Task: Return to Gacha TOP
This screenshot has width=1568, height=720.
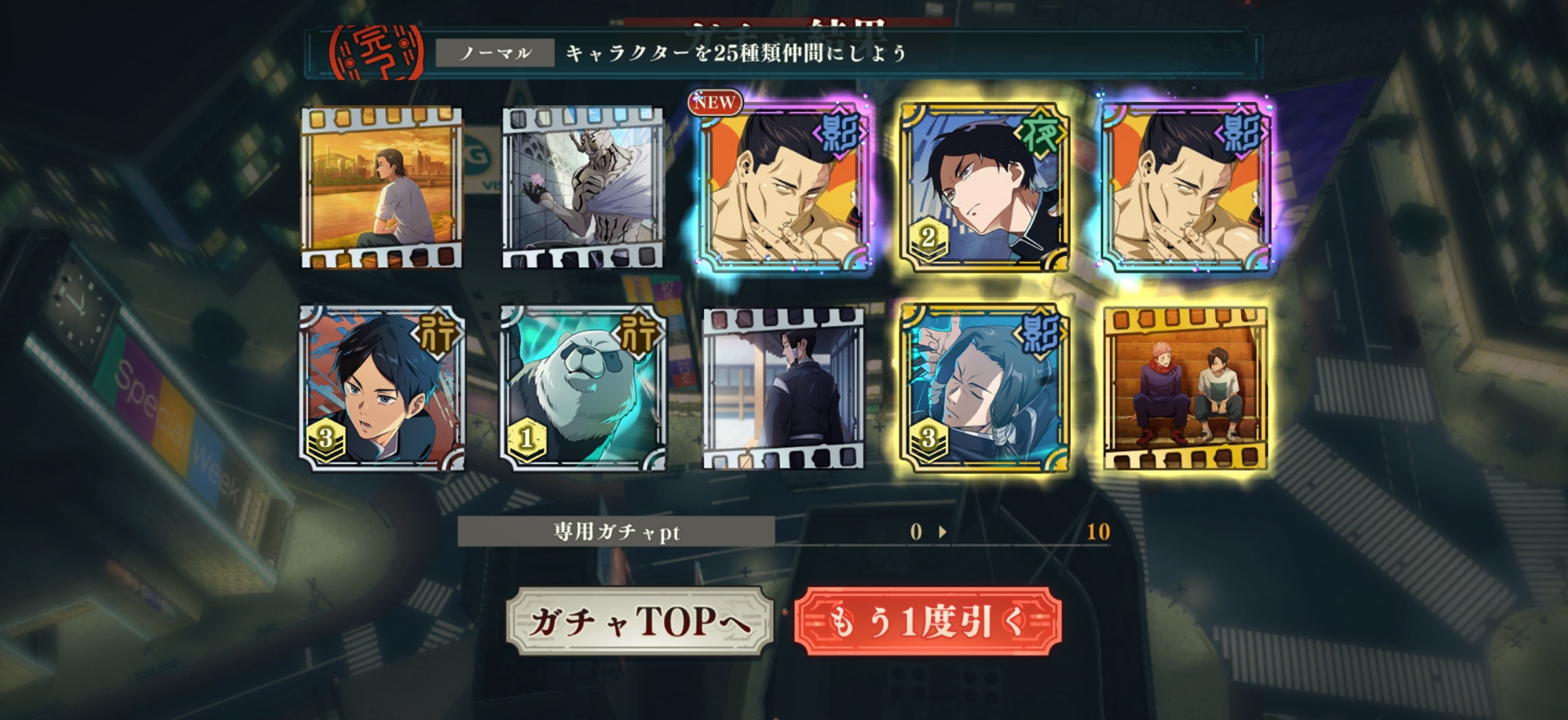Action: pyautogui.click(x=639, y=621)
